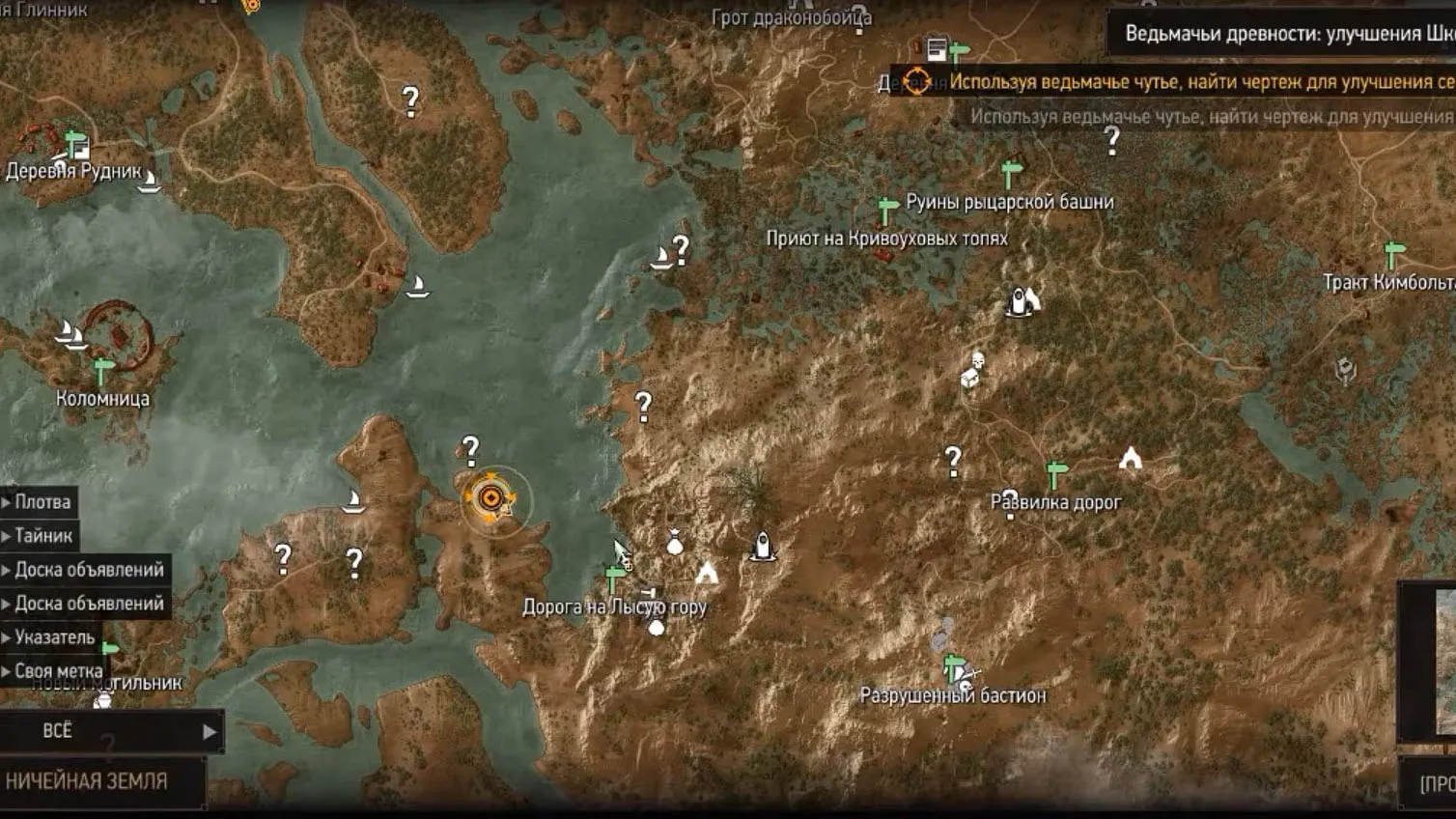Select the Дорога на Лысую гору signpost
Image resolution: width=1456 pixels, height=819 pixels.
click(614, 578)
